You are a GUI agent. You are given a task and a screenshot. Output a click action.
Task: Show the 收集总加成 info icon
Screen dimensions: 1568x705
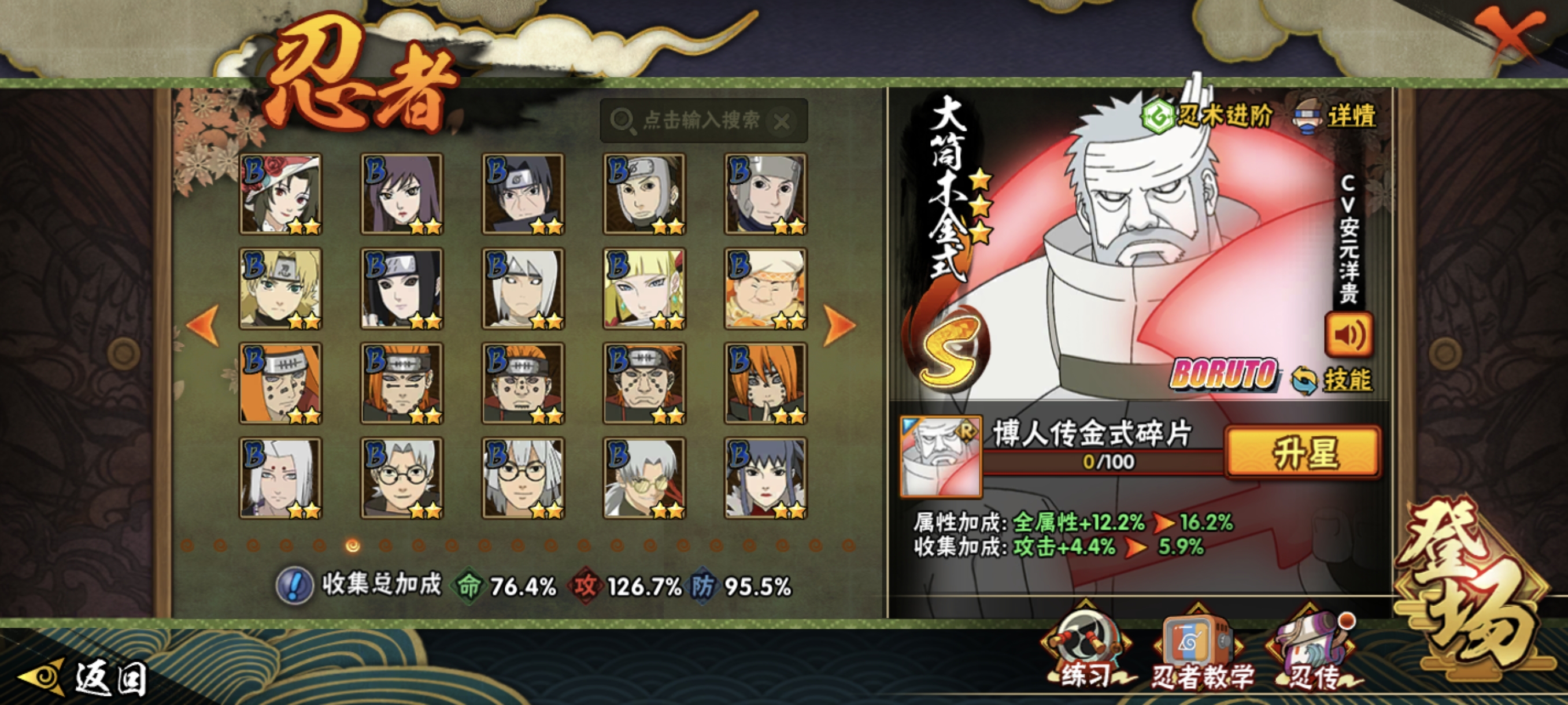(295, 586)
